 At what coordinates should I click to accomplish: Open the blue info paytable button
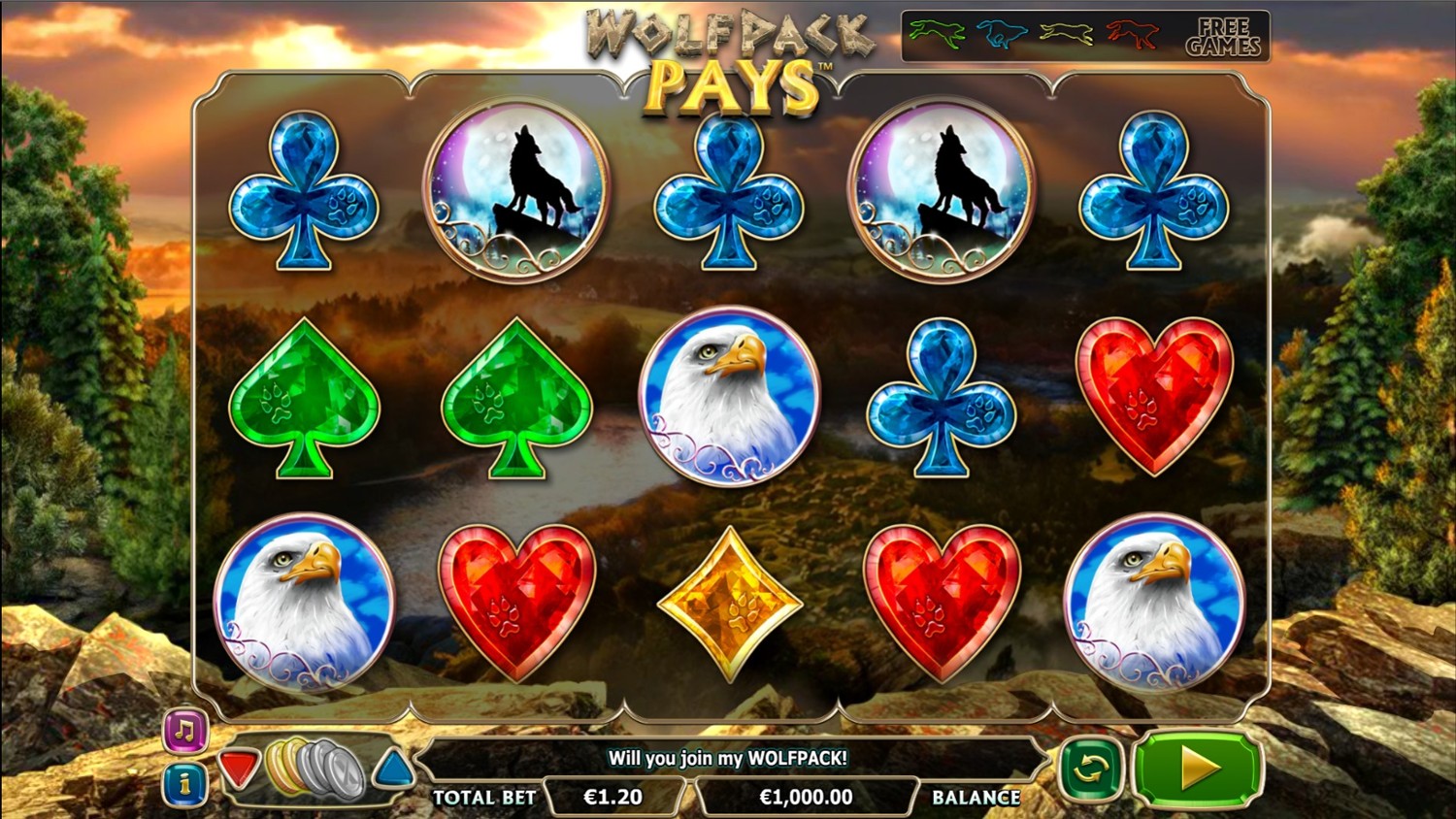click(184, 784)
